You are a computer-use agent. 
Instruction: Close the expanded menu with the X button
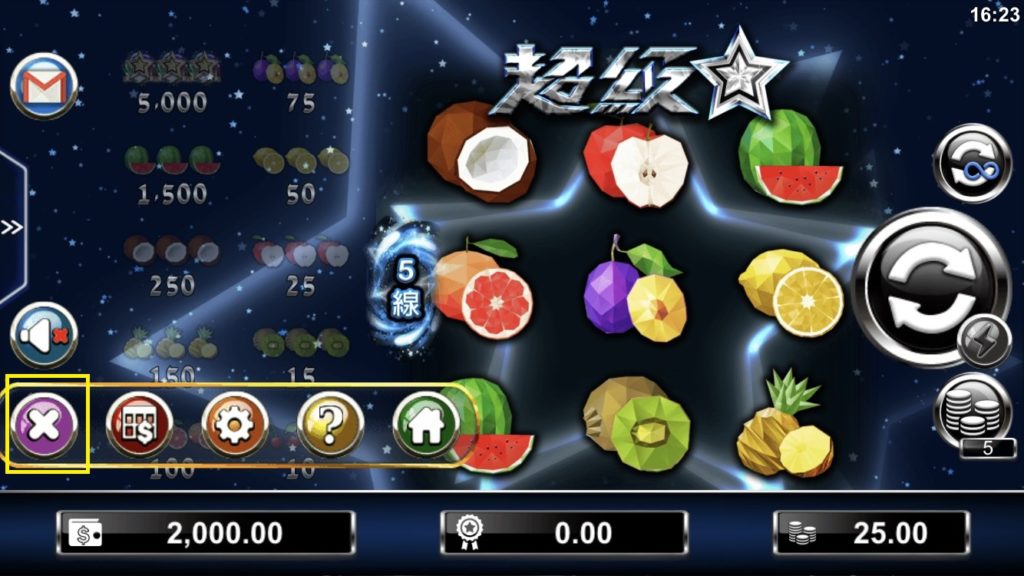point(47,424)
